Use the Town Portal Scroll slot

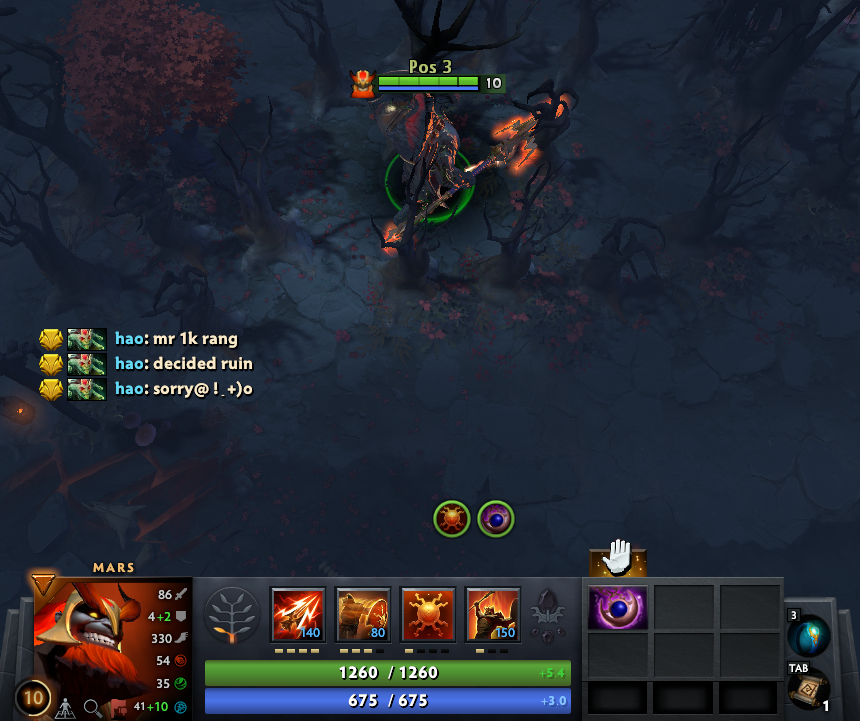(808, 688)
